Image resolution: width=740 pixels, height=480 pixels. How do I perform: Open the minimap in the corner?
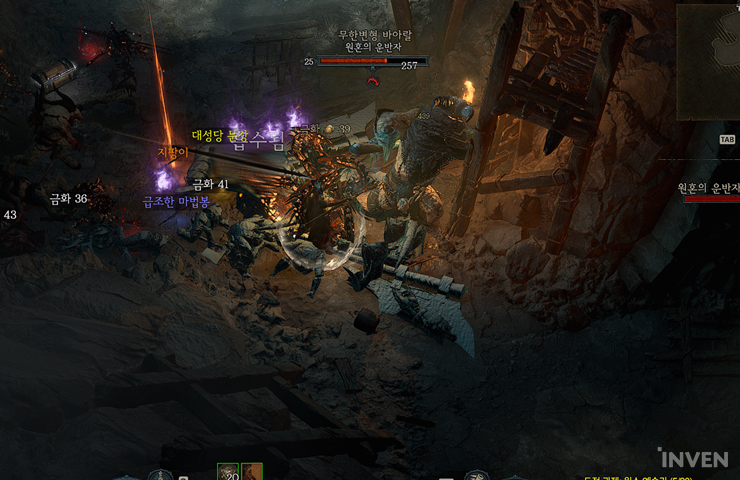pyautogui.click(x=708, y=60)
